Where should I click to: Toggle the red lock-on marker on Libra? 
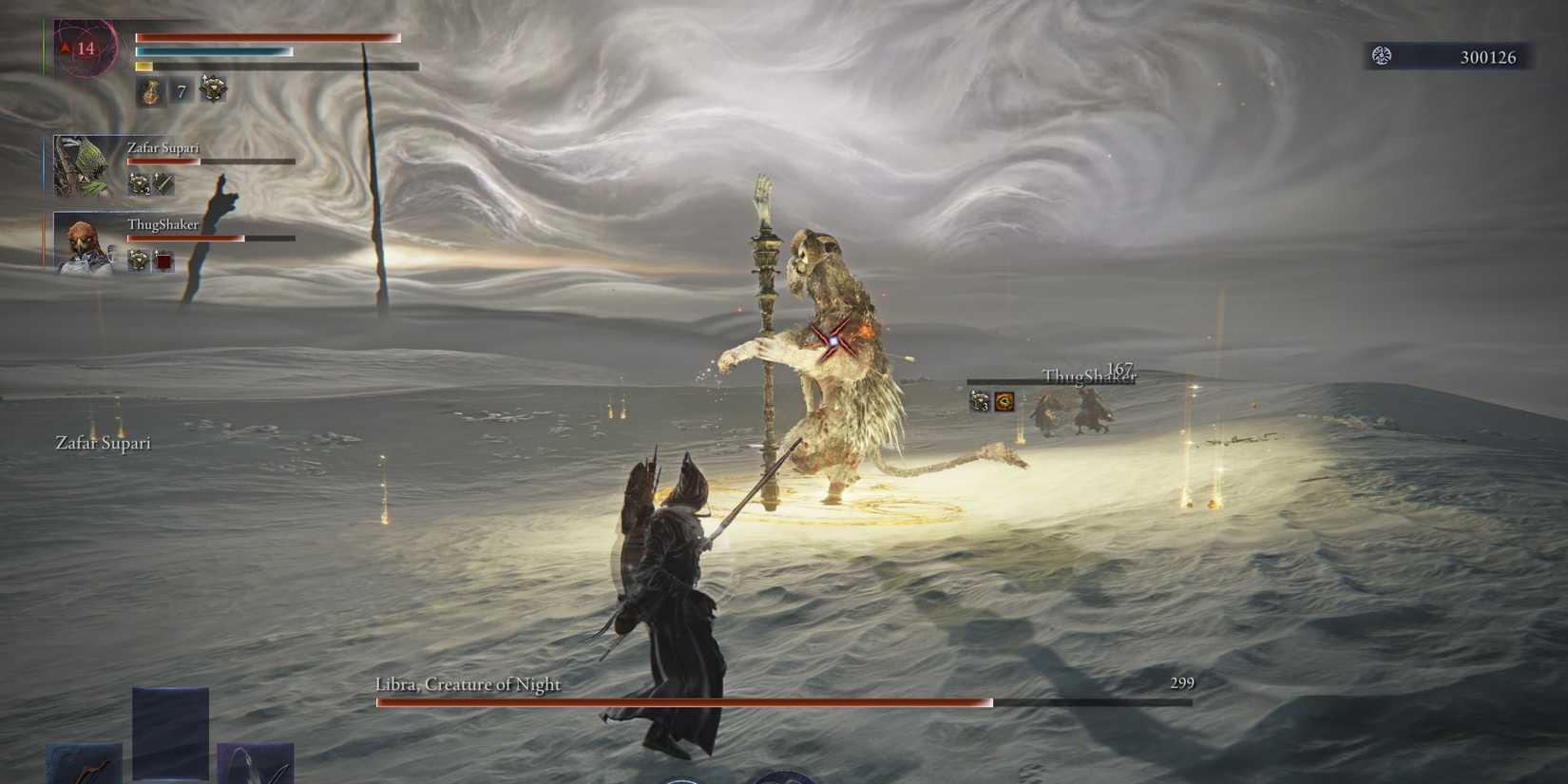[x=833, y=340]
